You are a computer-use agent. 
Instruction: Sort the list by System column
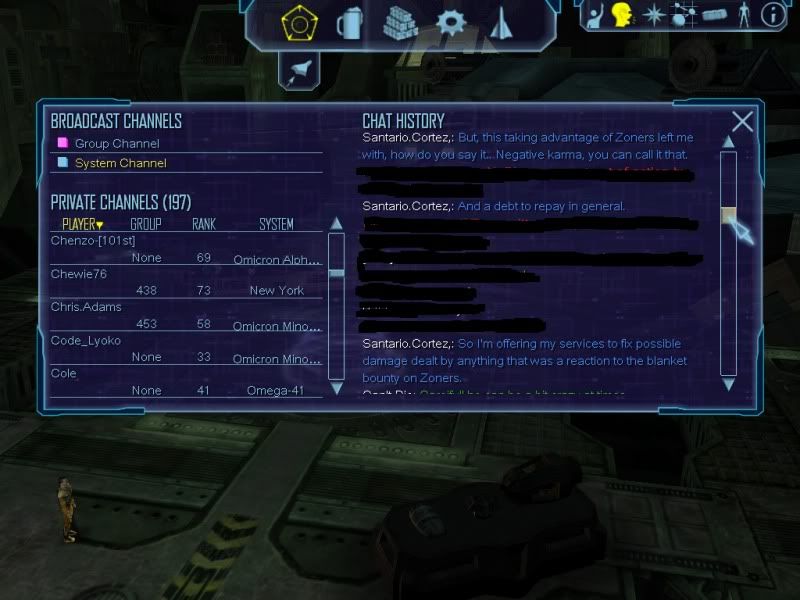point(276,224)
